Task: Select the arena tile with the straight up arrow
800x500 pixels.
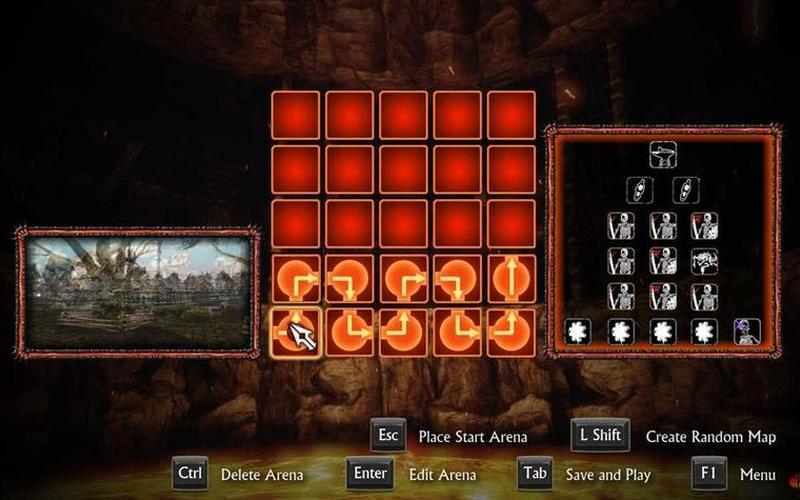Action: (510, 279)
